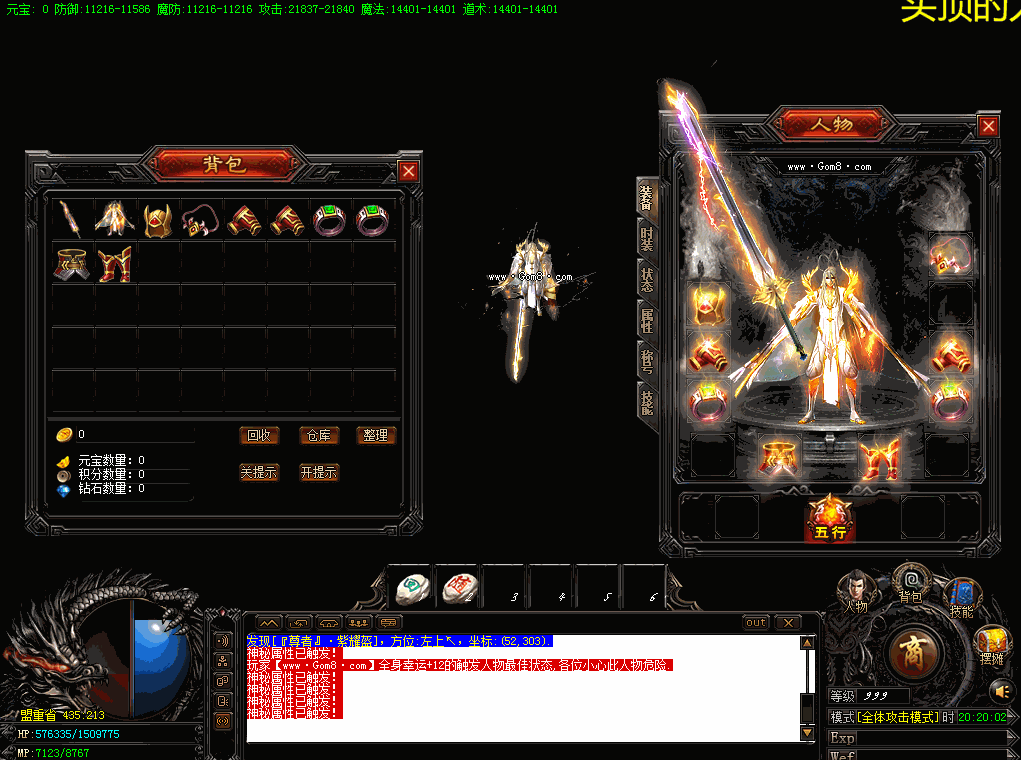Image resolution: width=1021 pixels, height=760 pixels.
Task: Open the 摆摊 stall icon
Action: [992, 644]
